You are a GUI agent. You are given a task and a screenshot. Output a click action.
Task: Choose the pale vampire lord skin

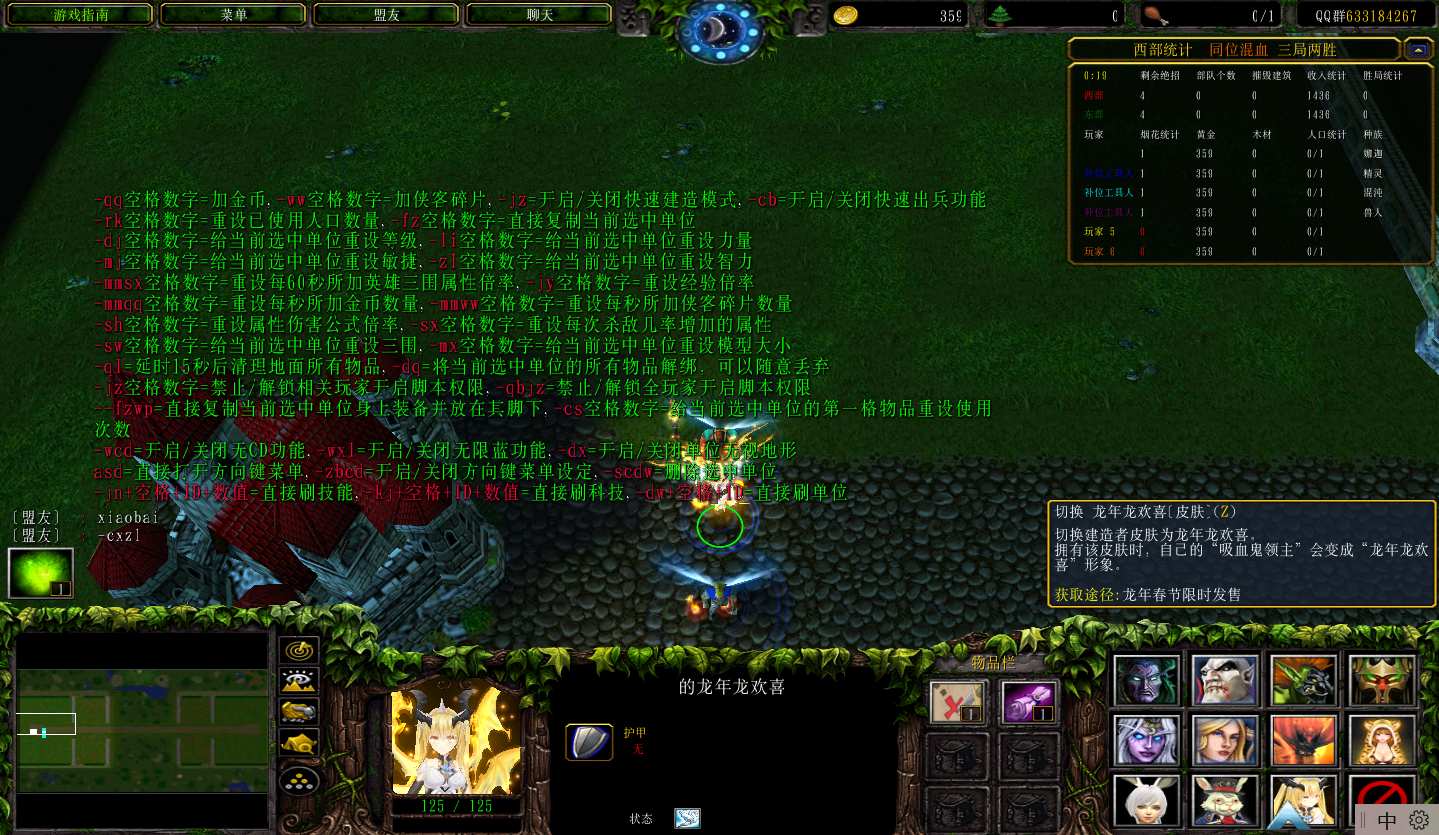pyautogui.click(x=1224, y=681)
